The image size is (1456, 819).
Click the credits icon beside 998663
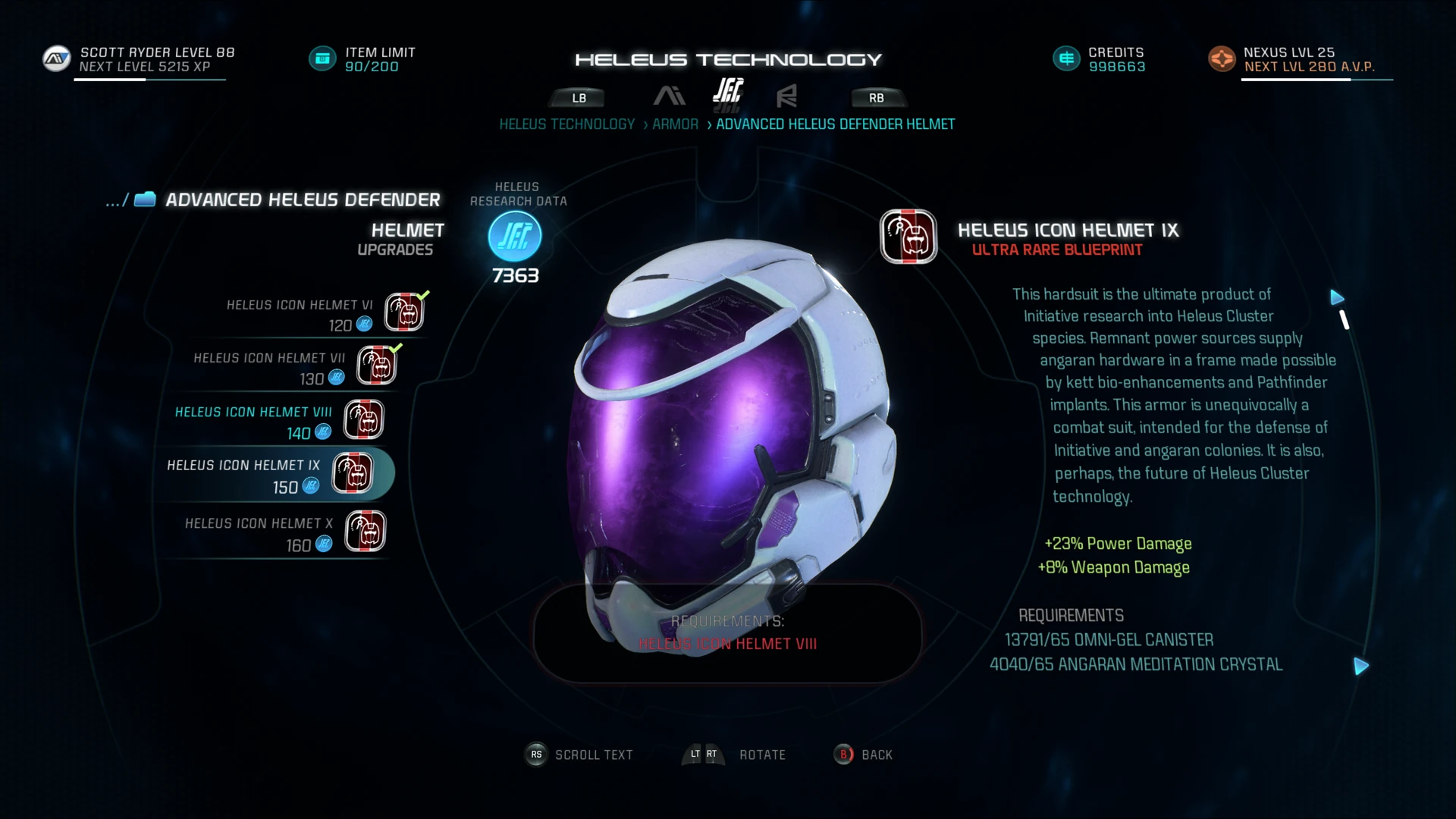coord(1065,57)
